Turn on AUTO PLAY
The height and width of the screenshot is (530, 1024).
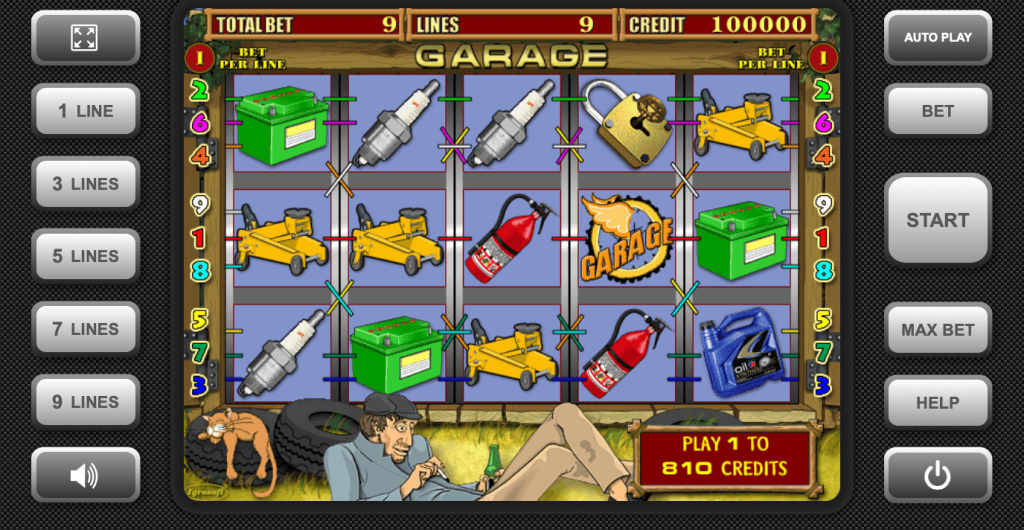coord(937,38)
